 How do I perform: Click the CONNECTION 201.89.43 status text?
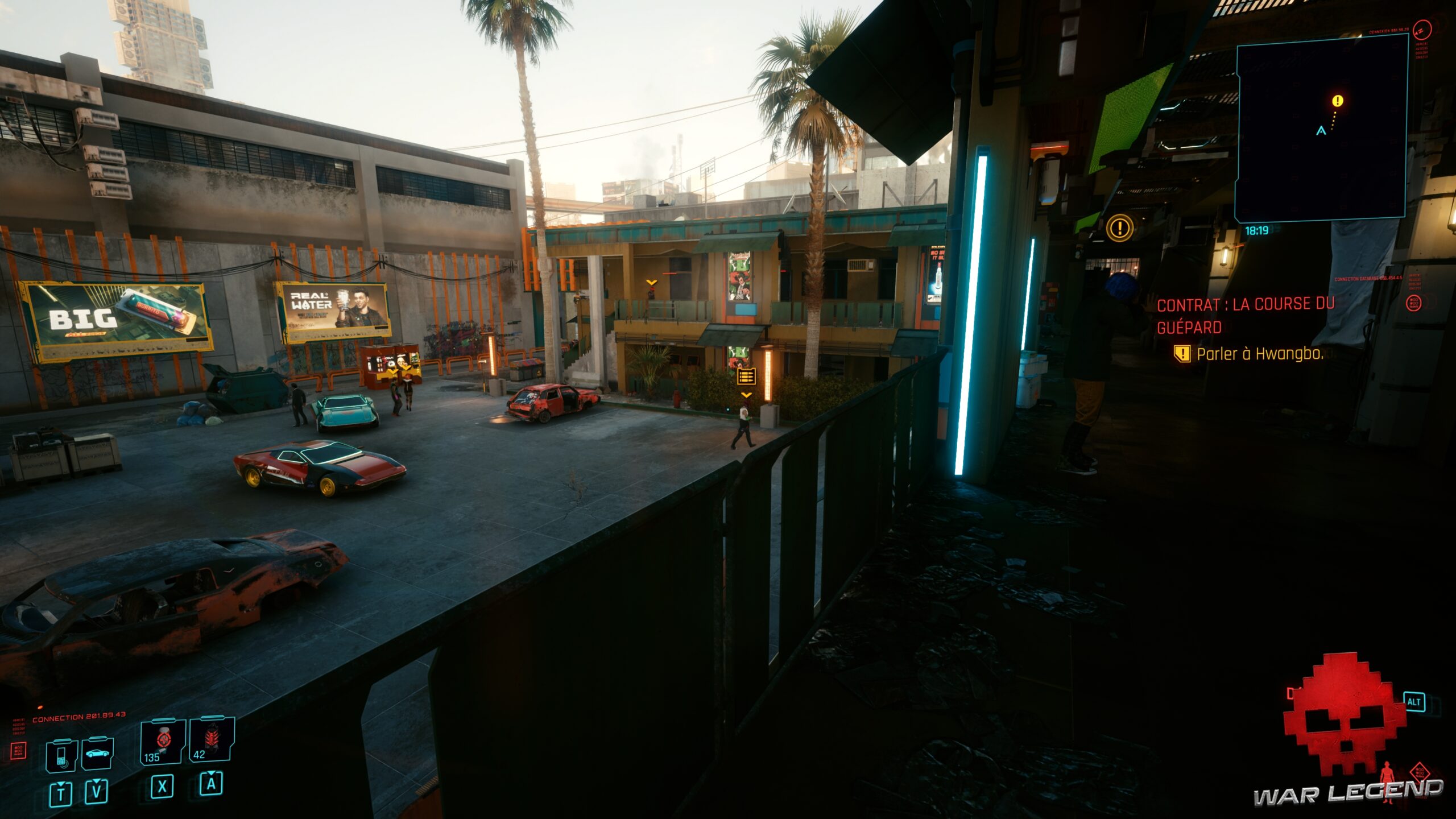(79, 717)
